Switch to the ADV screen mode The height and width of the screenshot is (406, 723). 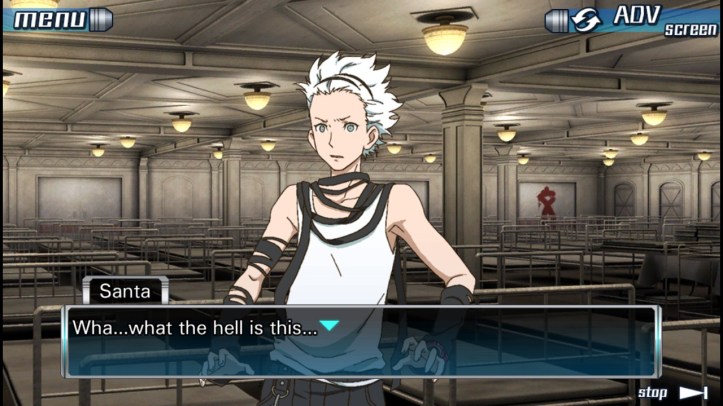click(633, 19)
